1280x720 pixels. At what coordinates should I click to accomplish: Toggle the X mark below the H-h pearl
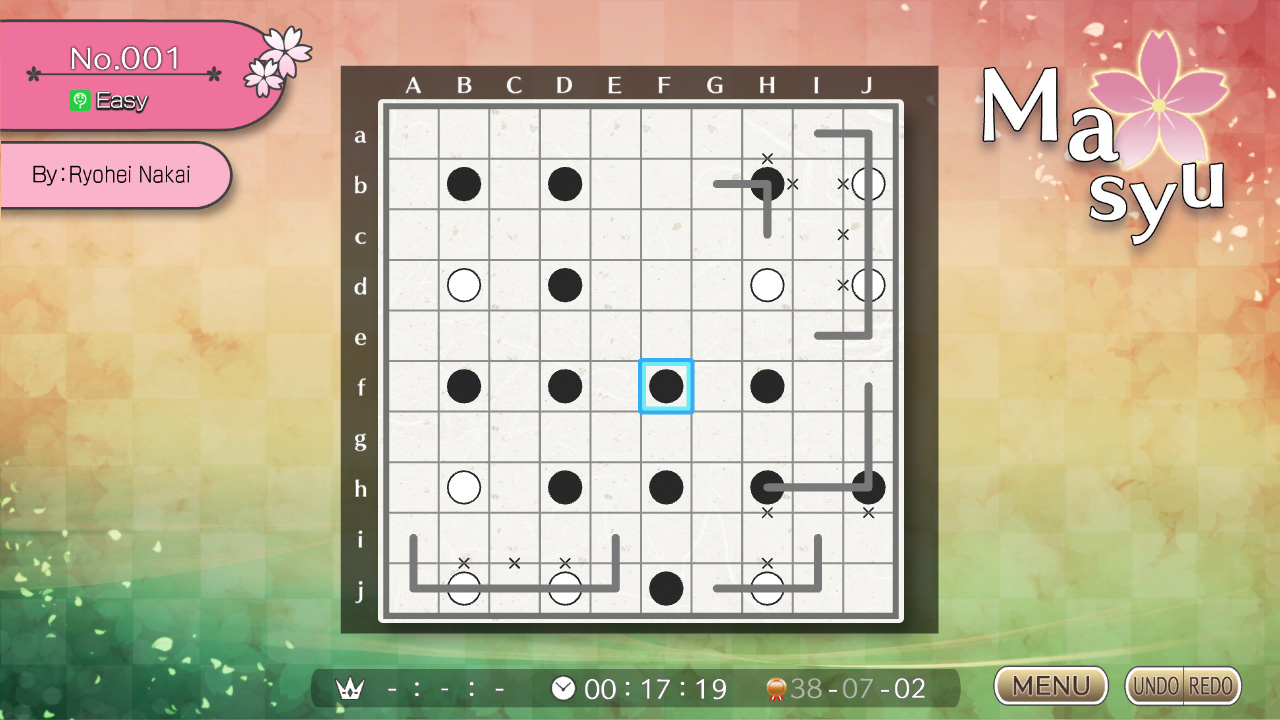767,512
